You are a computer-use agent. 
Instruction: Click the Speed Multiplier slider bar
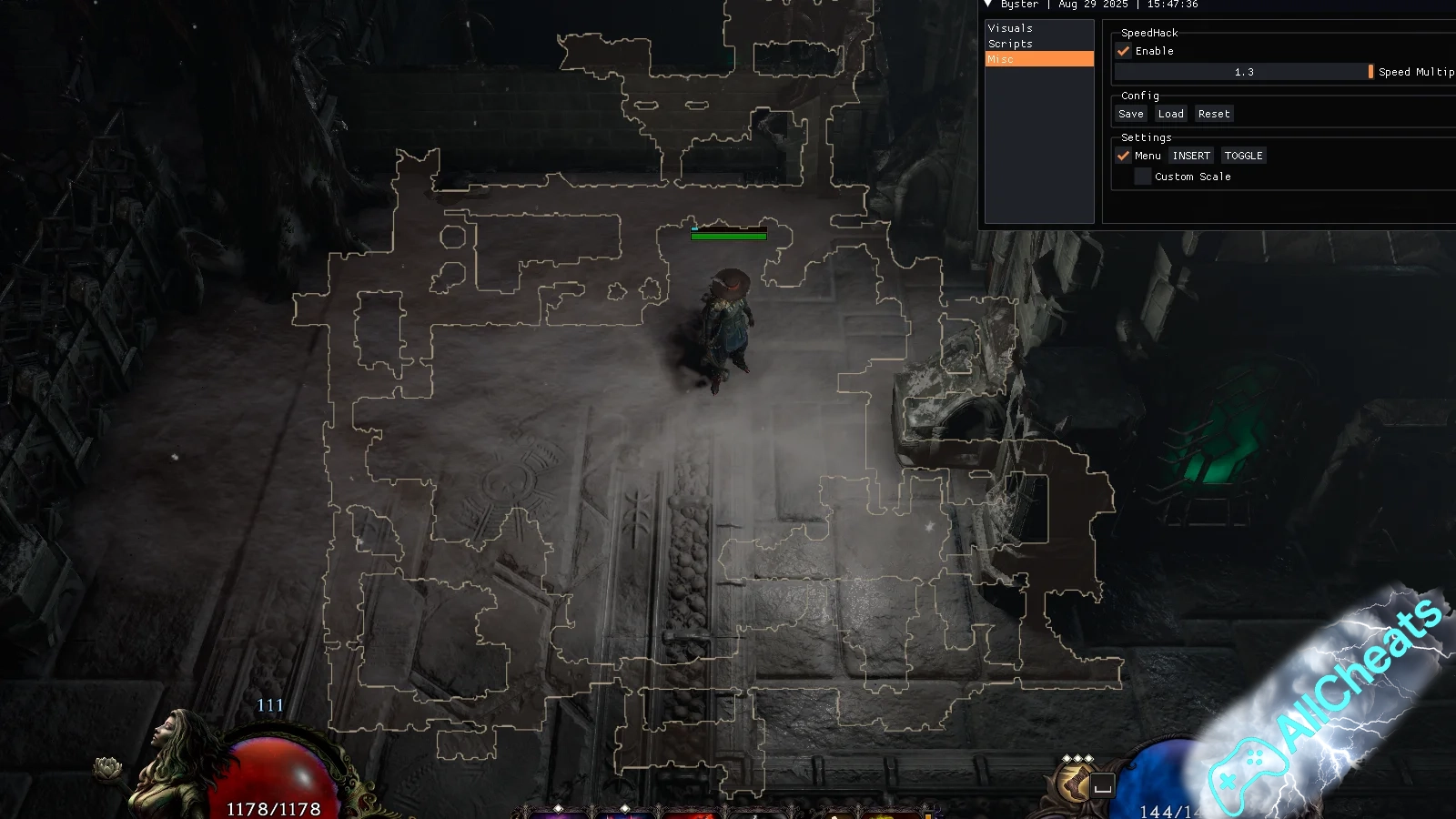[1243, 72]
